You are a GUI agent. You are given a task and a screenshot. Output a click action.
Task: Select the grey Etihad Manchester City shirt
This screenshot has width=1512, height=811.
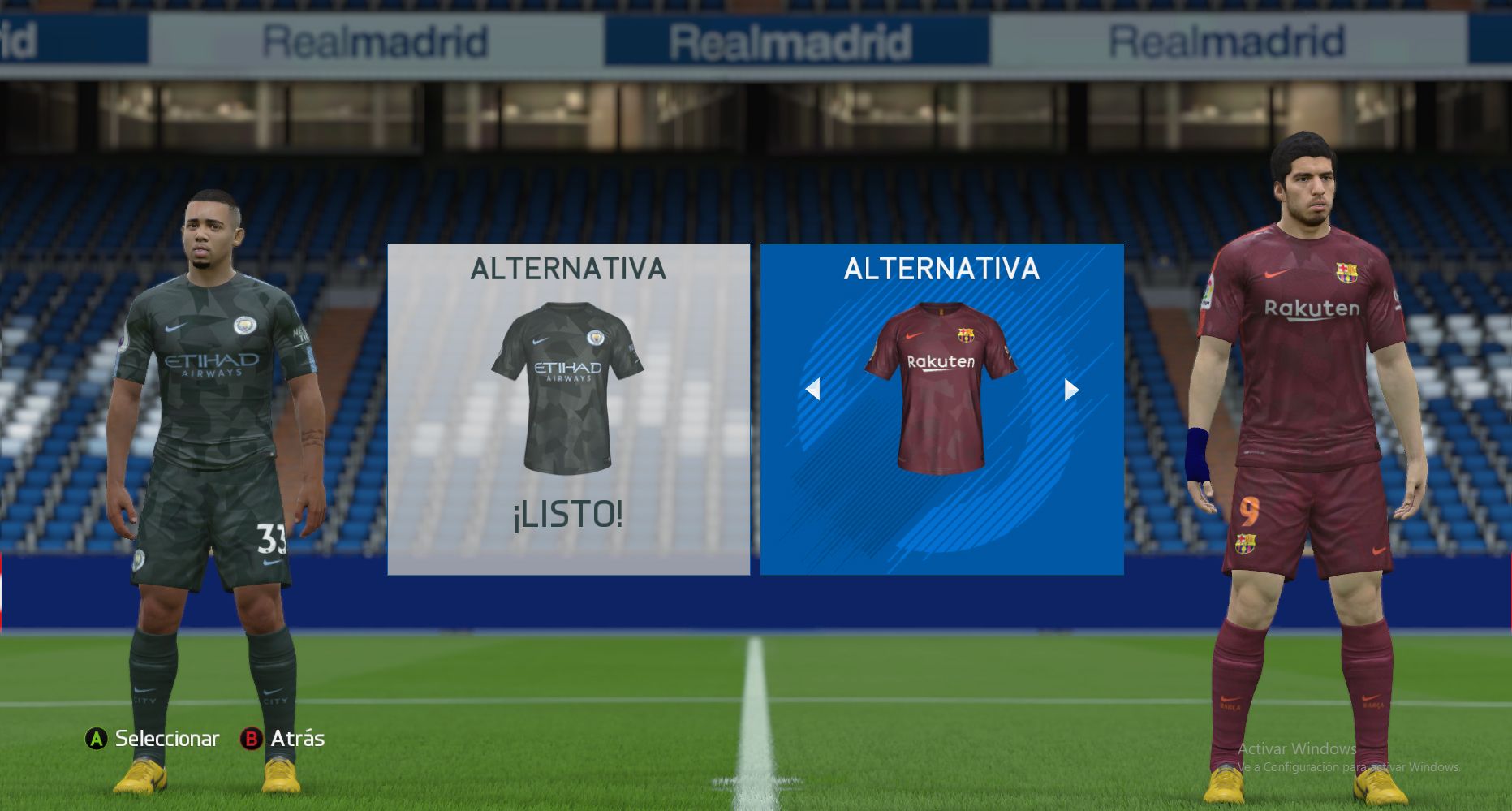click(x=567, y=387)
